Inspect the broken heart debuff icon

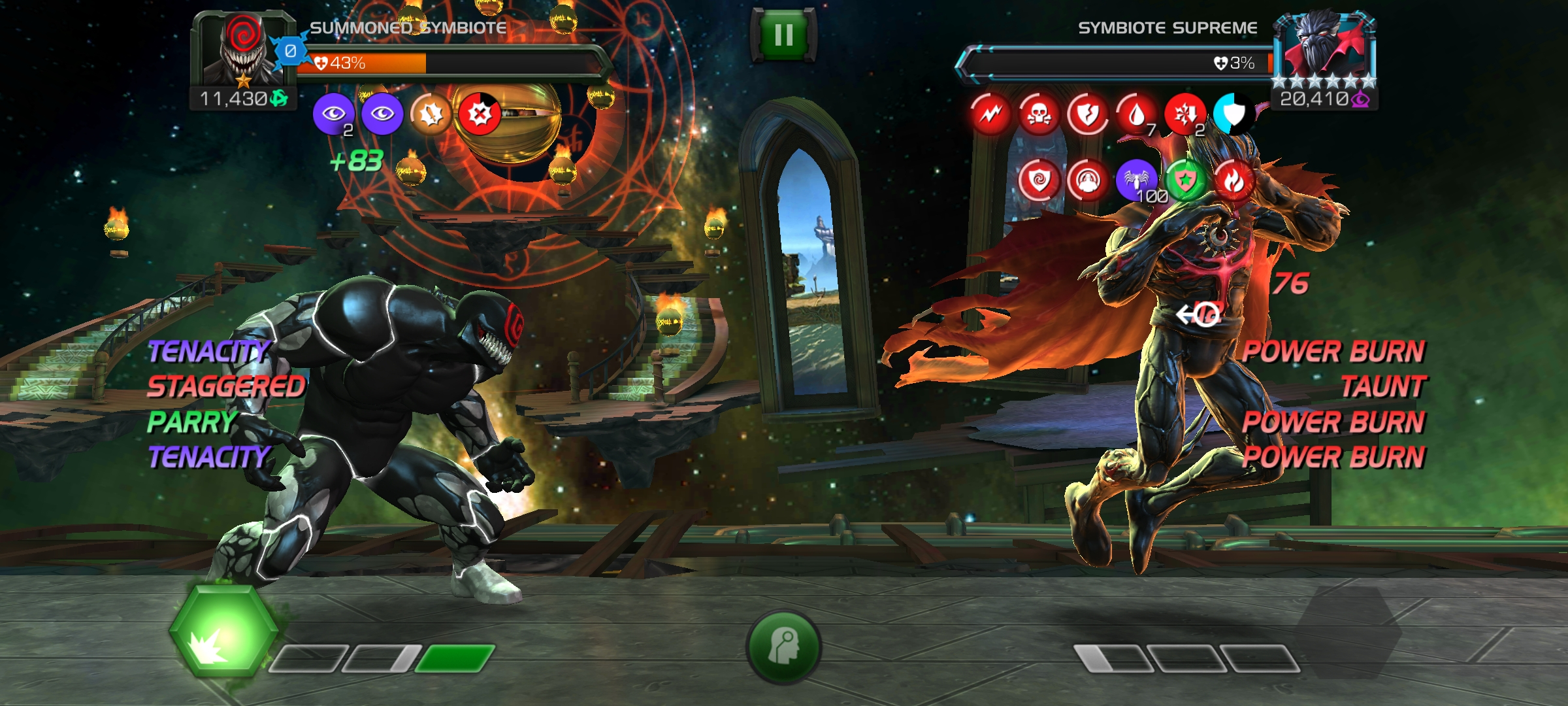point(1087,114)
